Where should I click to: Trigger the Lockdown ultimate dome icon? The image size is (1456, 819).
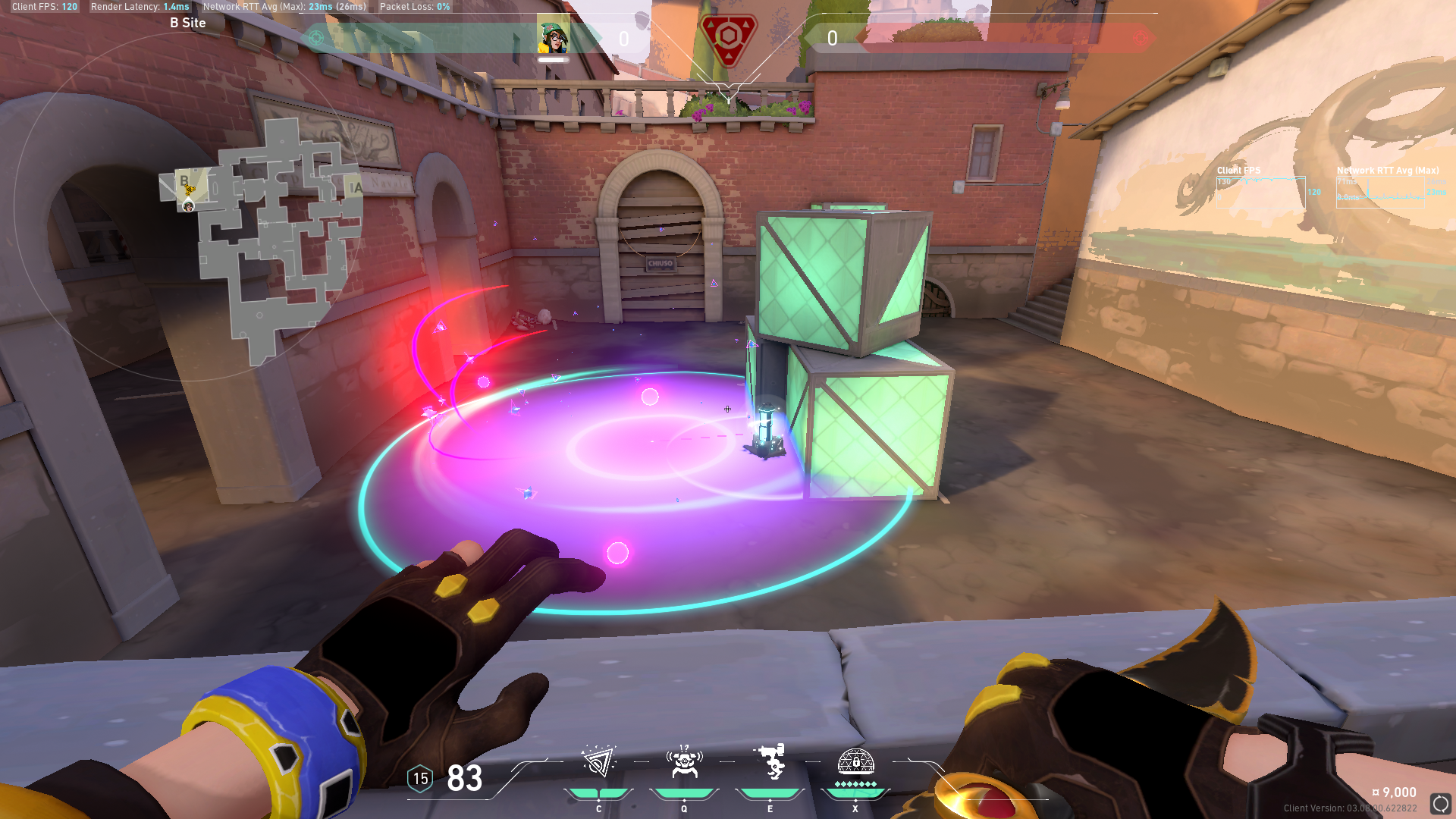pos(855,762)
